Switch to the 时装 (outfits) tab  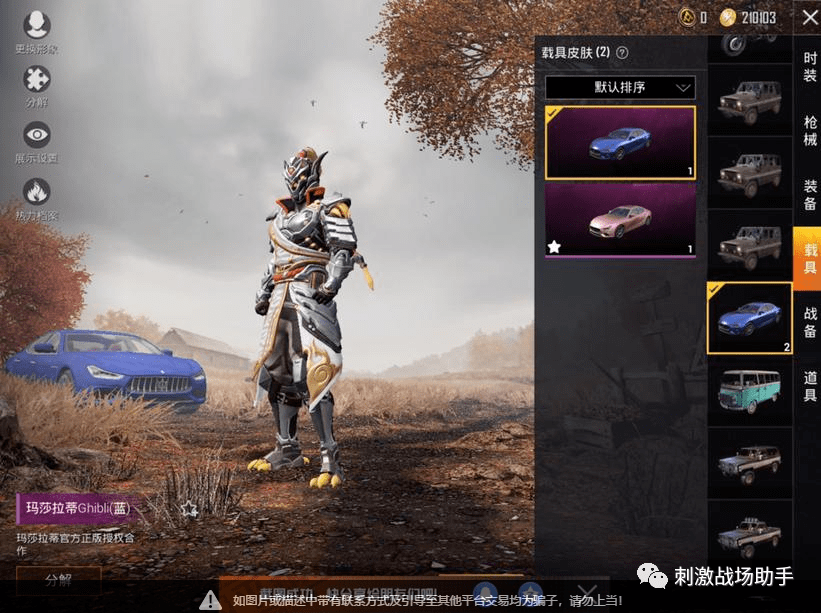point(809,67)
